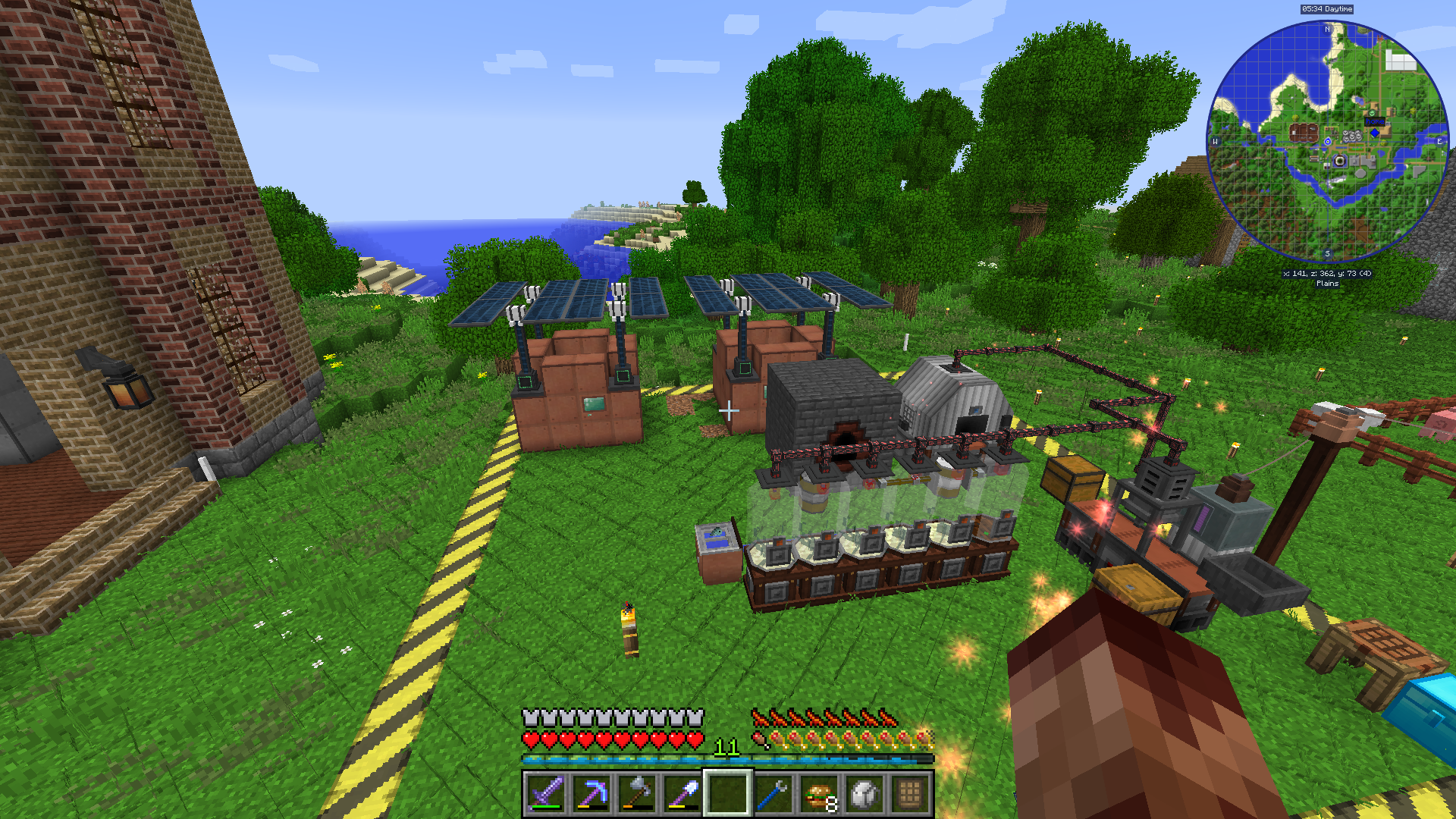
Task: Equip the blue wrench from the hotbar
Action: point(773,794)
